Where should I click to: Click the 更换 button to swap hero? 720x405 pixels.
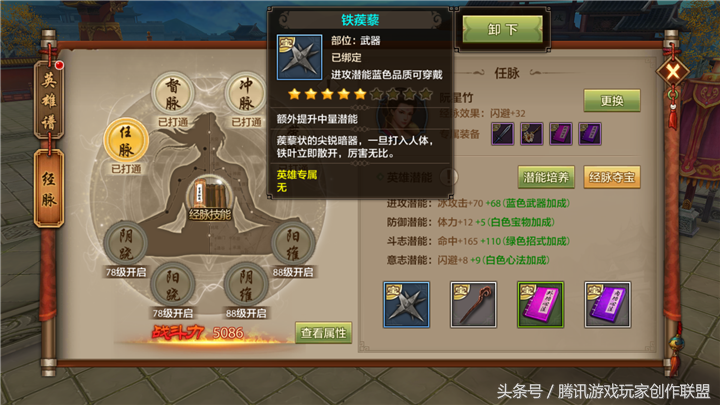(x=611, y=101)
